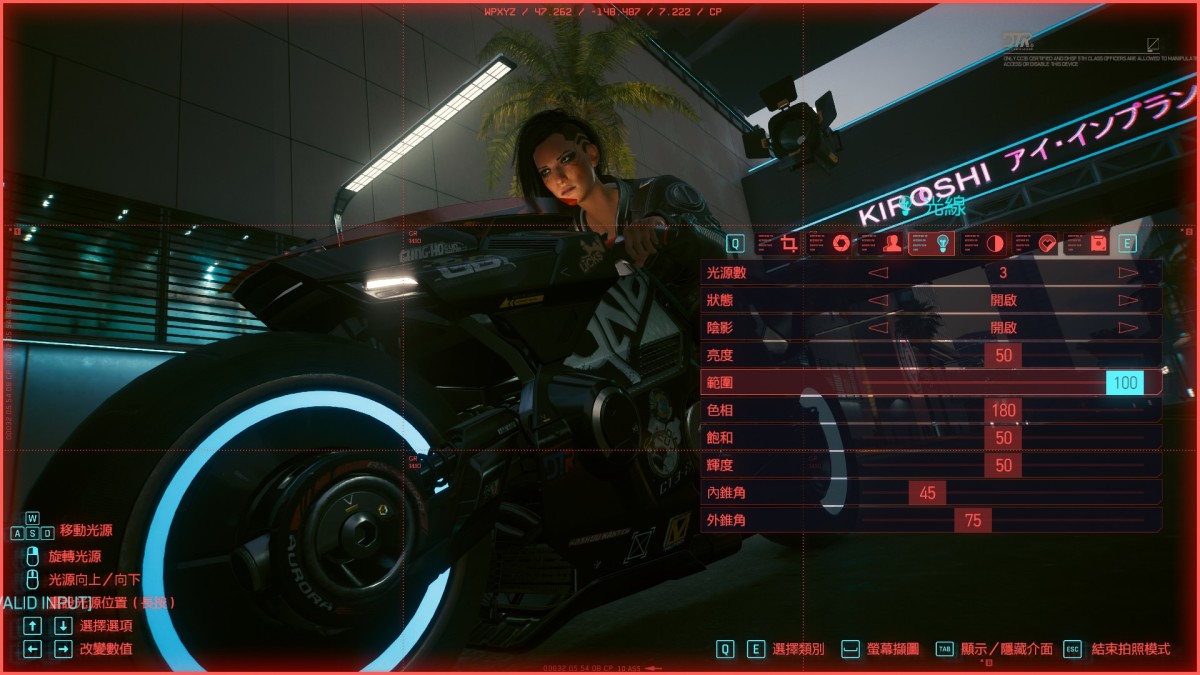
Task: Click the left arrow on the 狀態 row
Action: [x=877, y=300]
